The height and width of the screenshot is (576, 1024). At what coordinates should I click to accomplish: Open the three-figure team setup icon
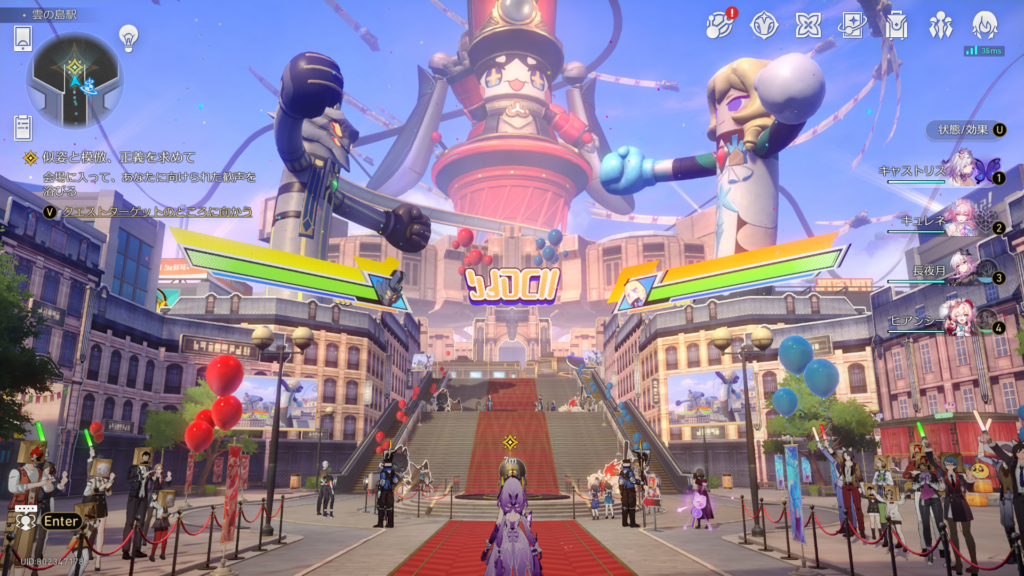(940, 25)
